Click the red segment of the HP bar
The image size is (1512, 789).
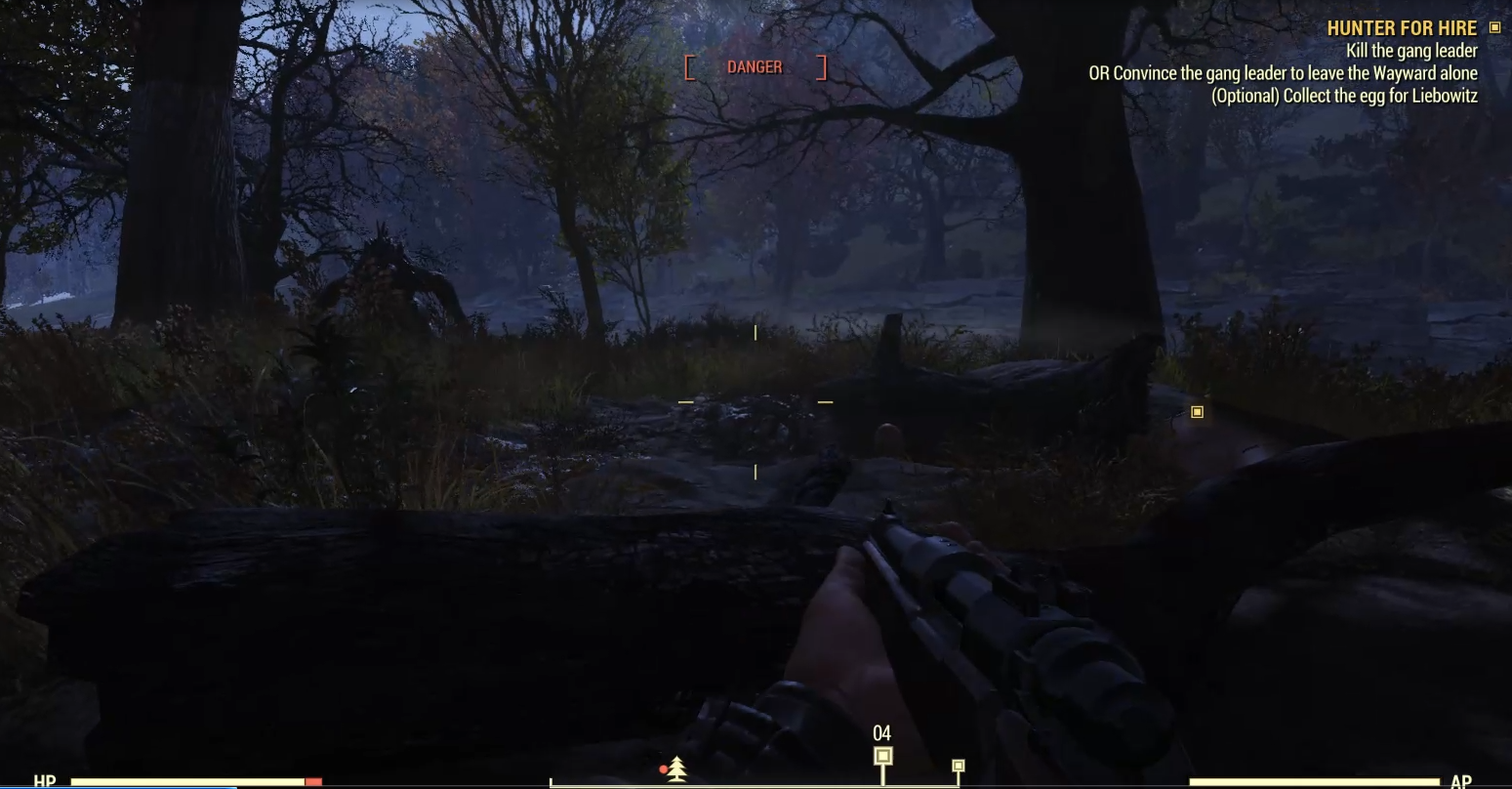click(x=314, y=781)
